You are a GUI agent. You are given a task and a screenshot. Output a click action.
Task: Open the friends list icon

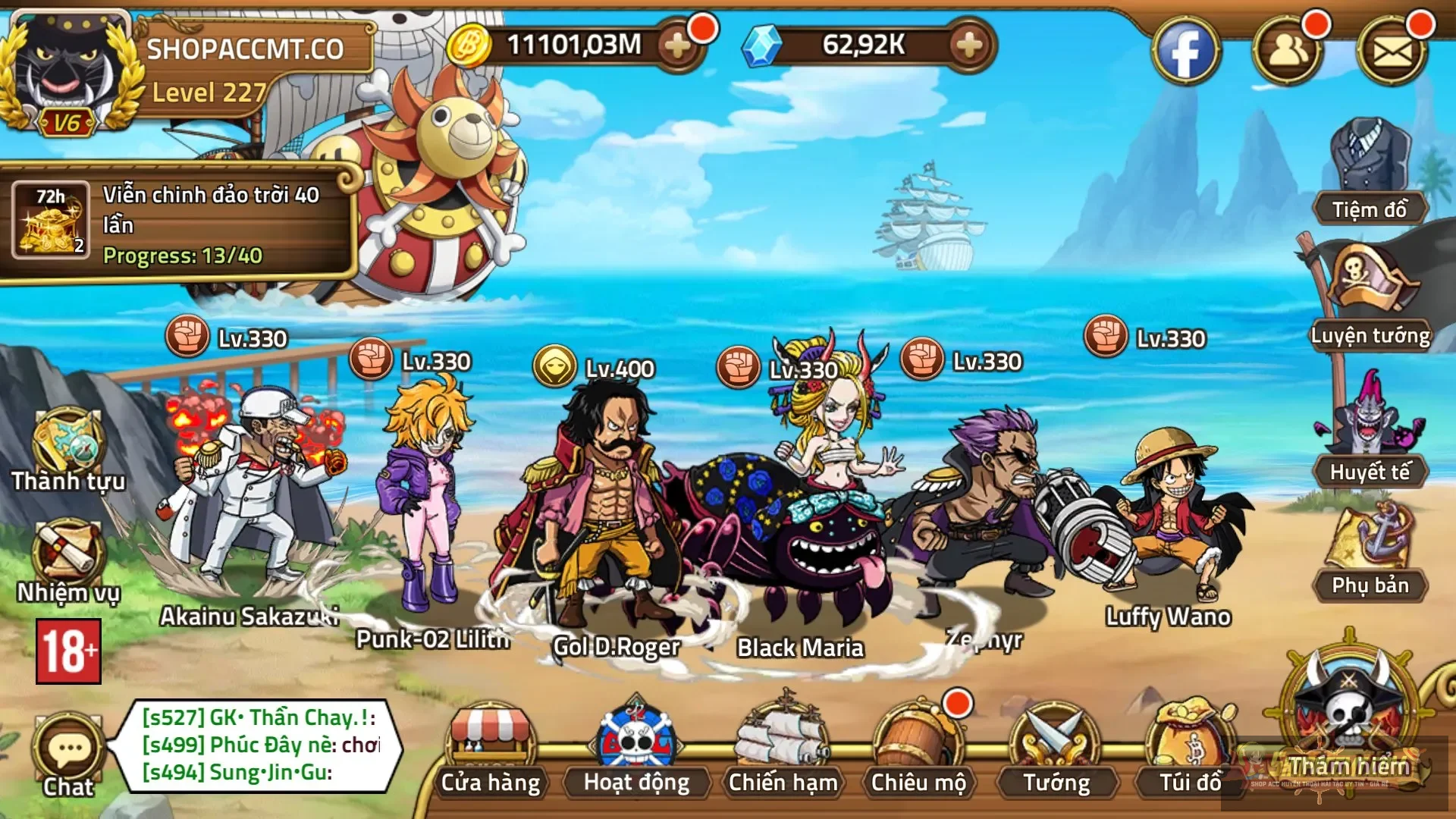pos(1288,52)
